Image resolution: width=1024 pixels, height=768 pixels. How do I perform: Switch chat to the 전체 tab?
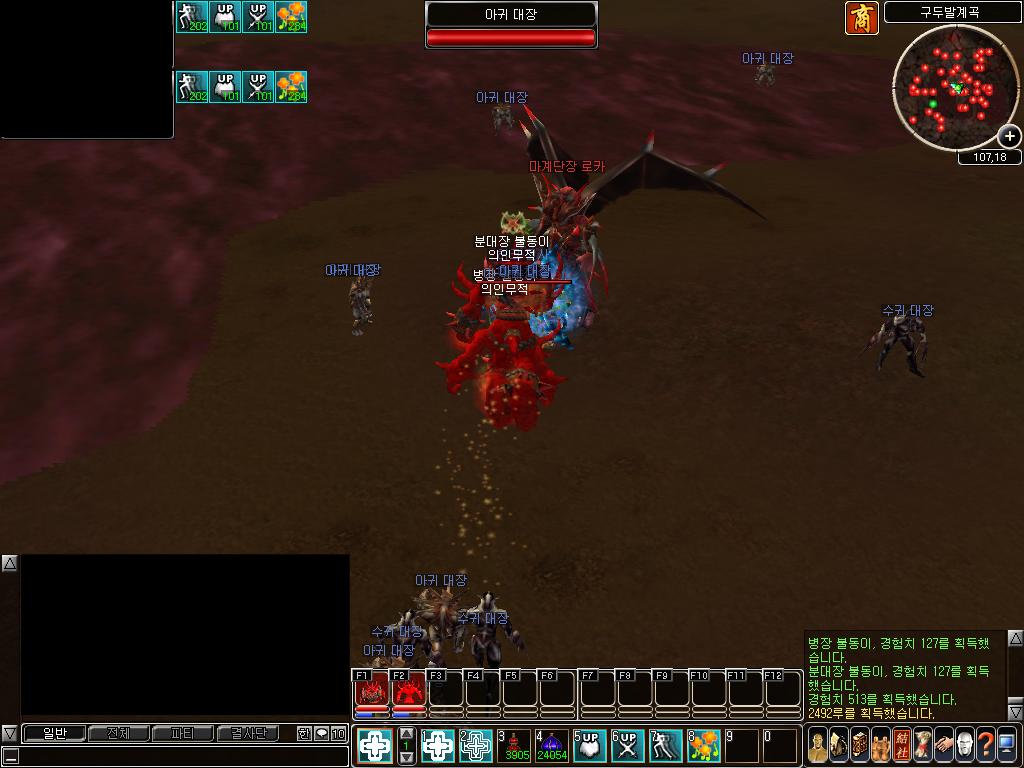pyautogui.click(x=118, y=734)
